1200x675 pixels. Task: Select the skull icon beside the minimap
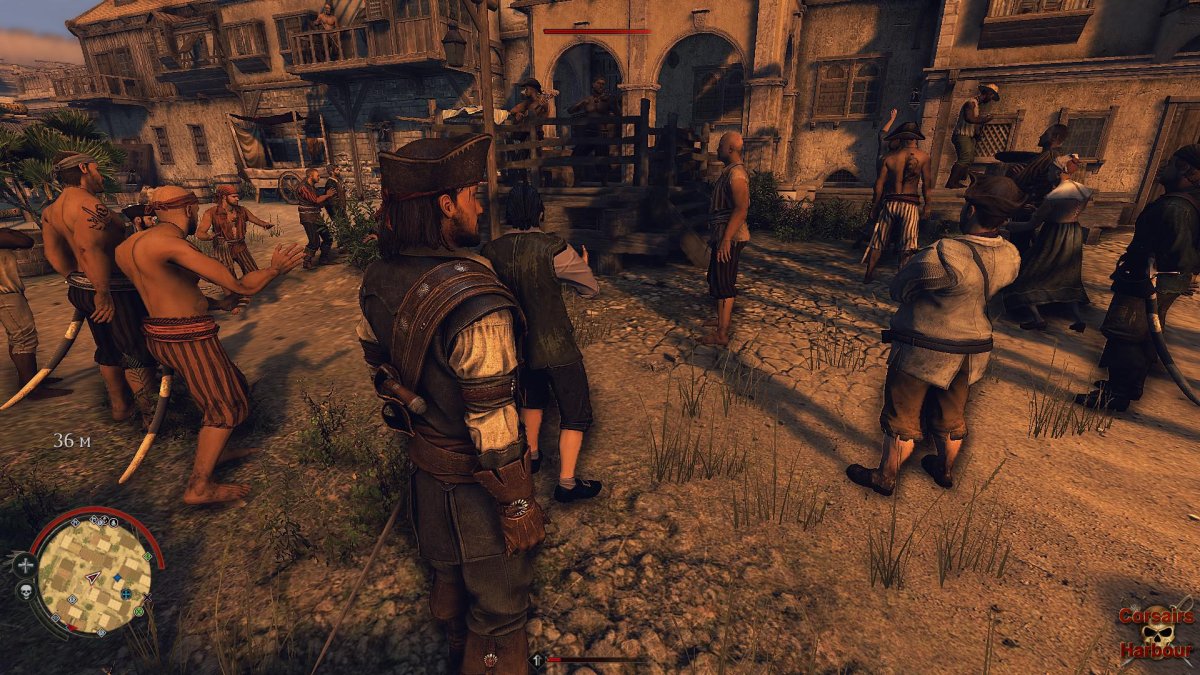[x=25, y=591]
